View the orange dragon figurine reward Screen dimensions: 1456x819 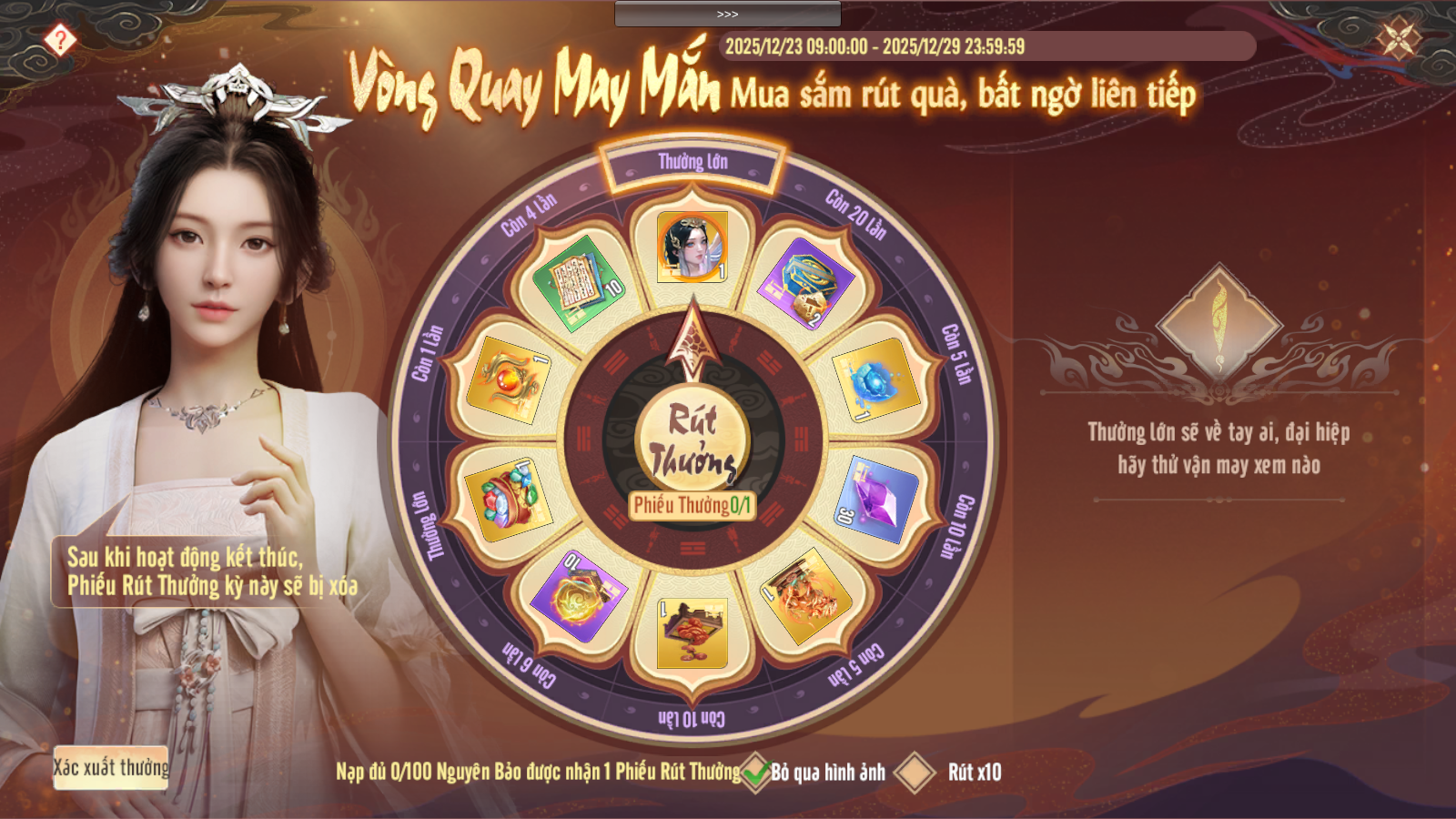coord(806,595)
